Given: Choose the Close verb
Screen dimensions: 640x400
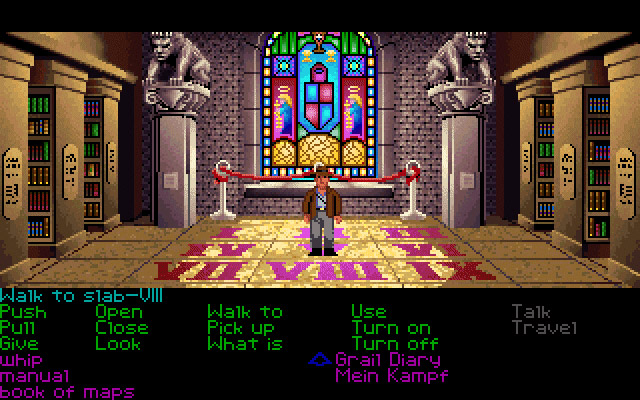Looking at the screenshot, I should [x=121, y=328].
